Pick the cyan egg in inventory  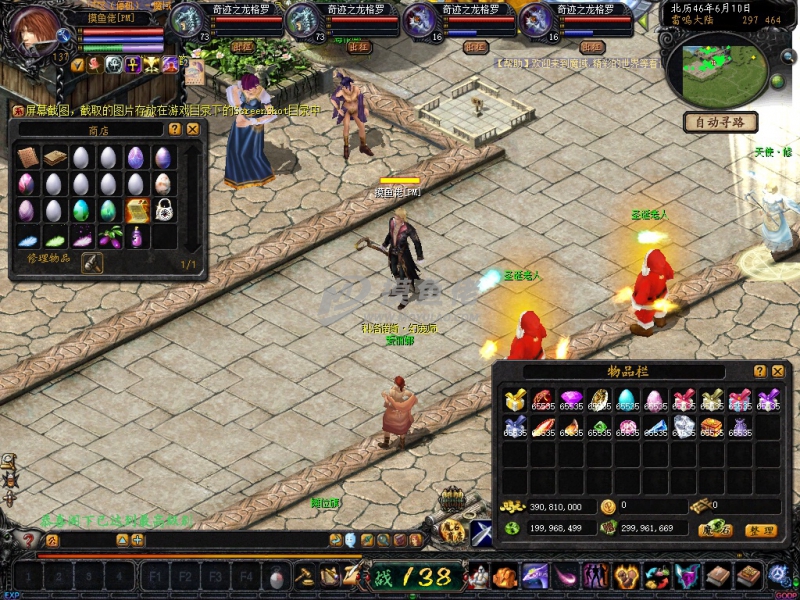click(x=627, y=400)
